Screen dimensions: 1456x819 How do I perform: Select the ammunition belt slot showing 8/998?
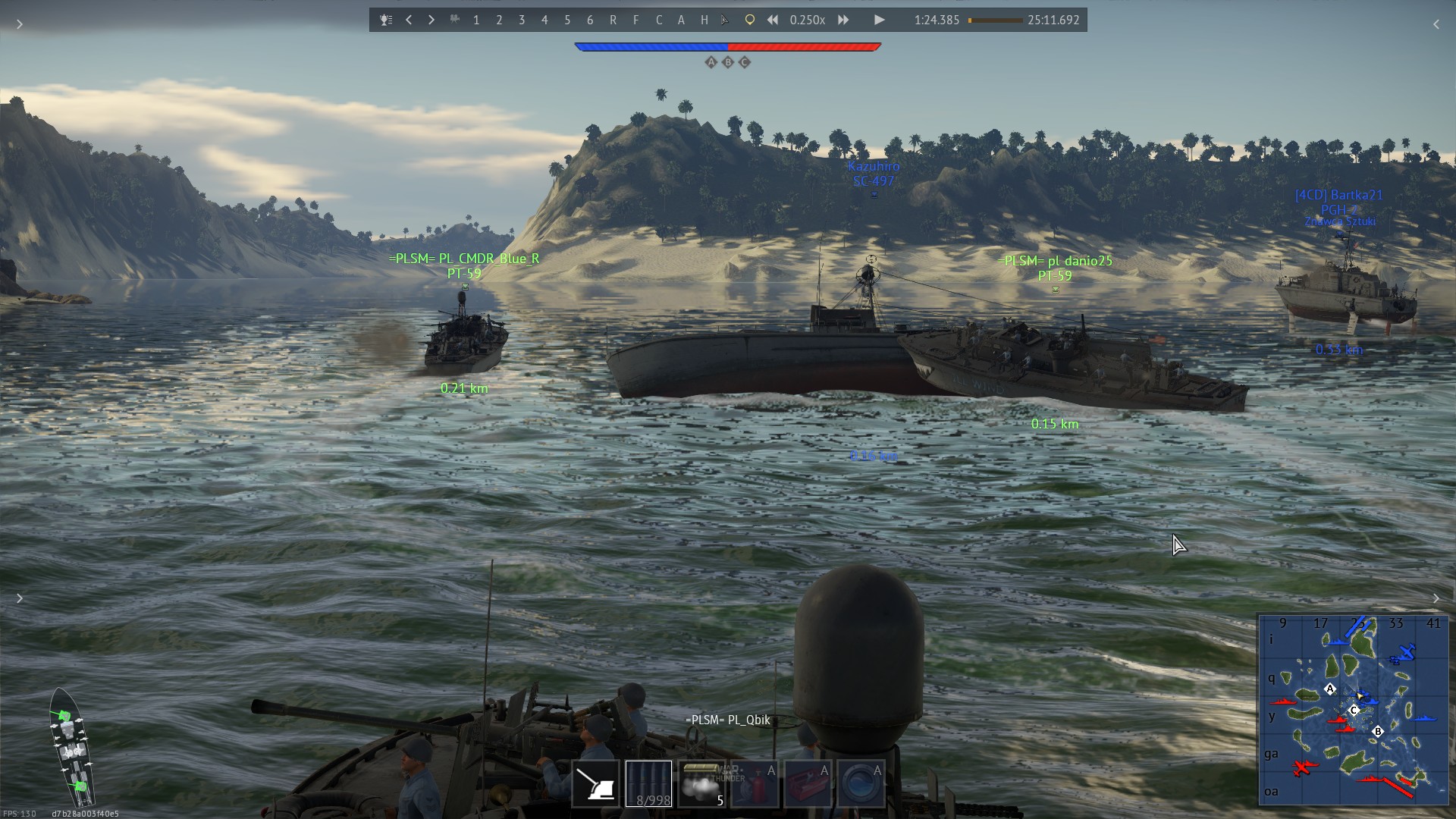click(x=648, y=784)
